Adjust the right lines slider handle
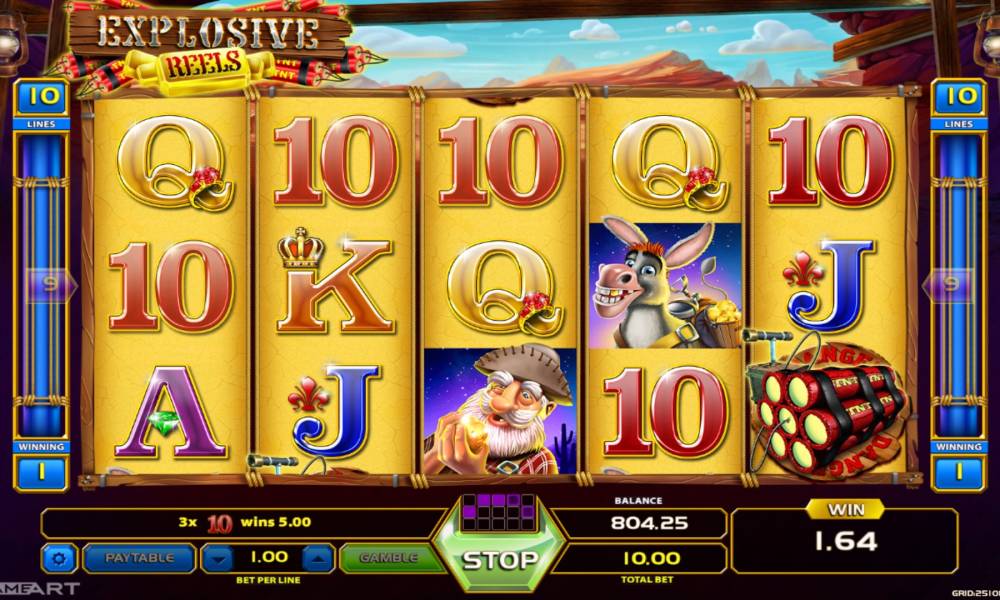1000x600 pixels. coord(954,285)
